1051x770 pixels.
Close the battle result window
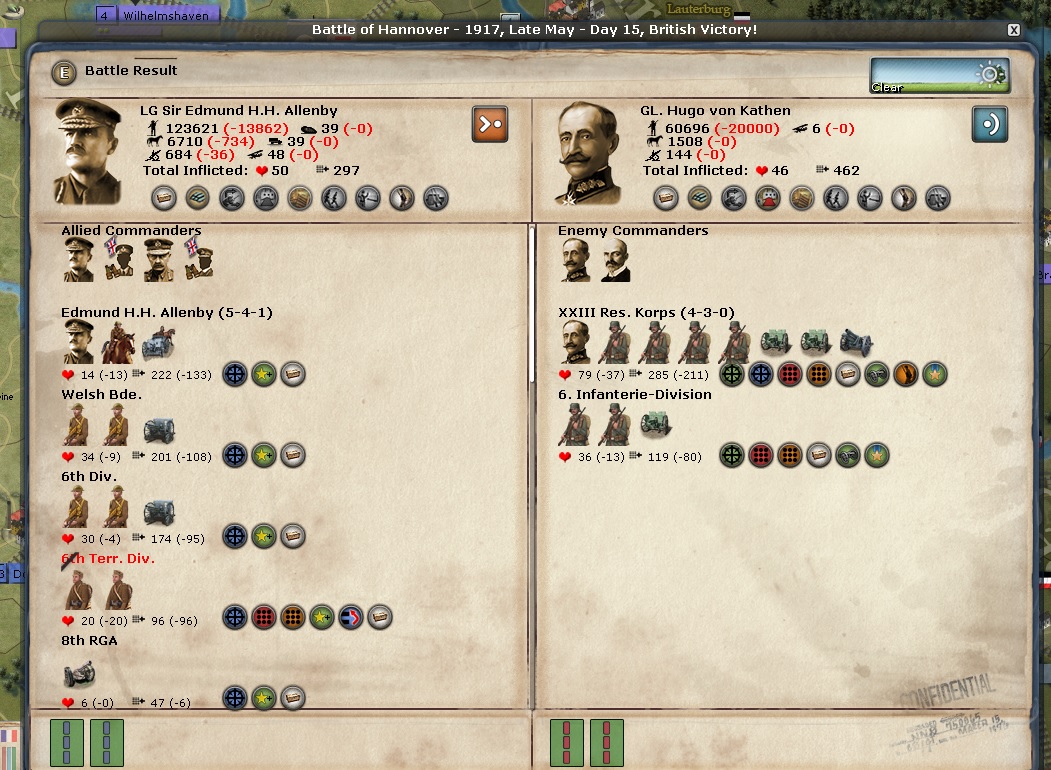pos(1013,30)
